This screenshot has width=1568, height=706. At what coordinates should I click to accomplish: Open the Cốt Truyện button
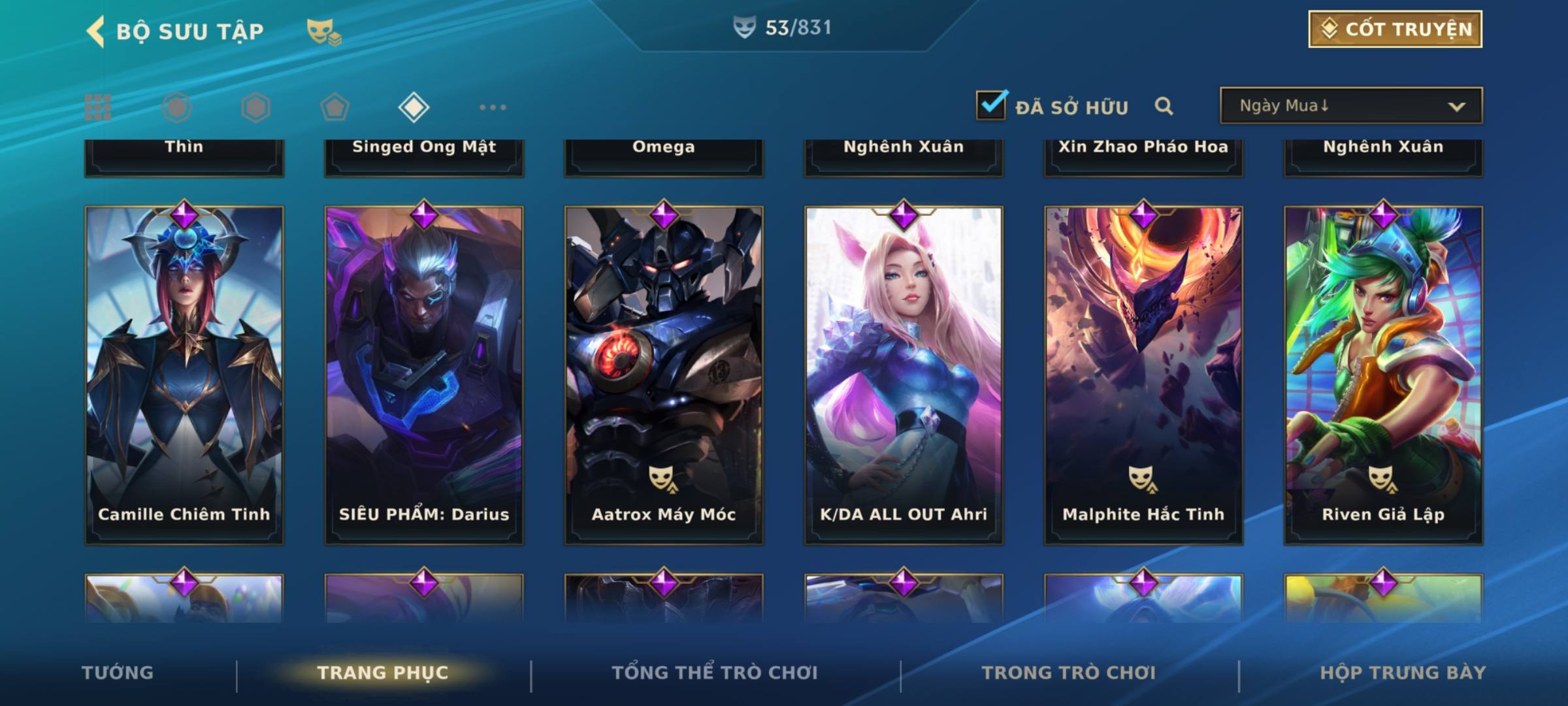pos(1394,29)
